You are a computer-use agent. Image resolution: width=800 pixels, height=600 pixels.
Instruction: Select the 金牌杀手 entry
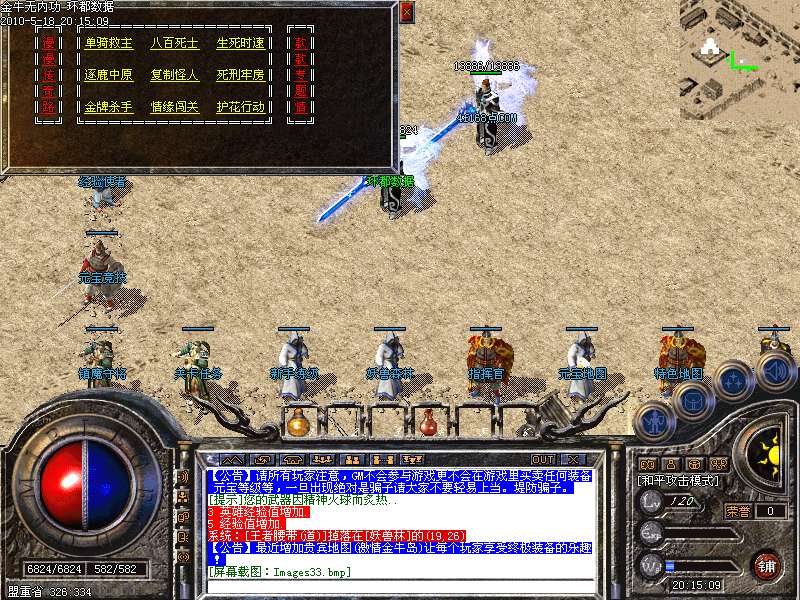(x=109, y=107)
